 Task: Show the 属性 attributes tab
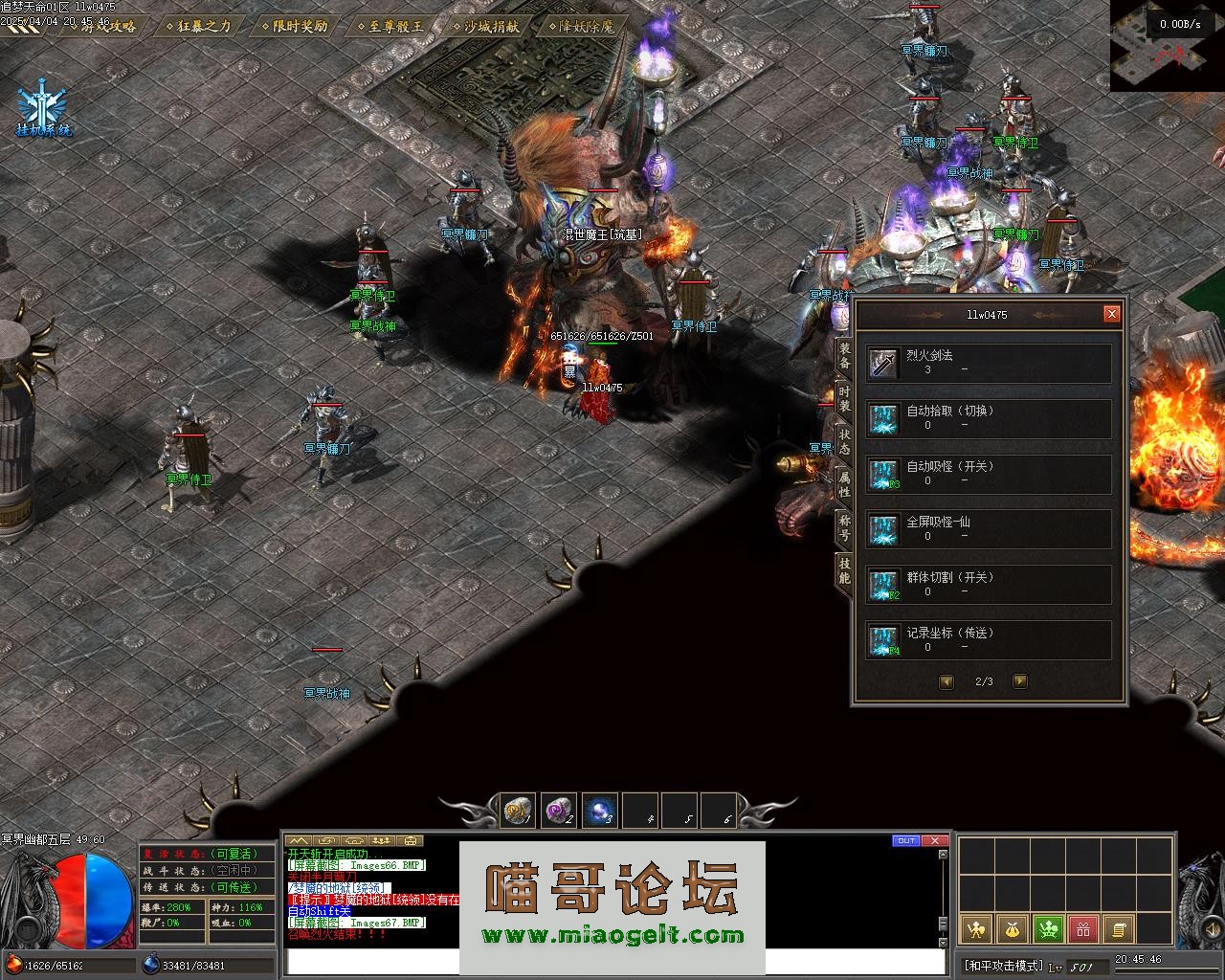point(844,484)
